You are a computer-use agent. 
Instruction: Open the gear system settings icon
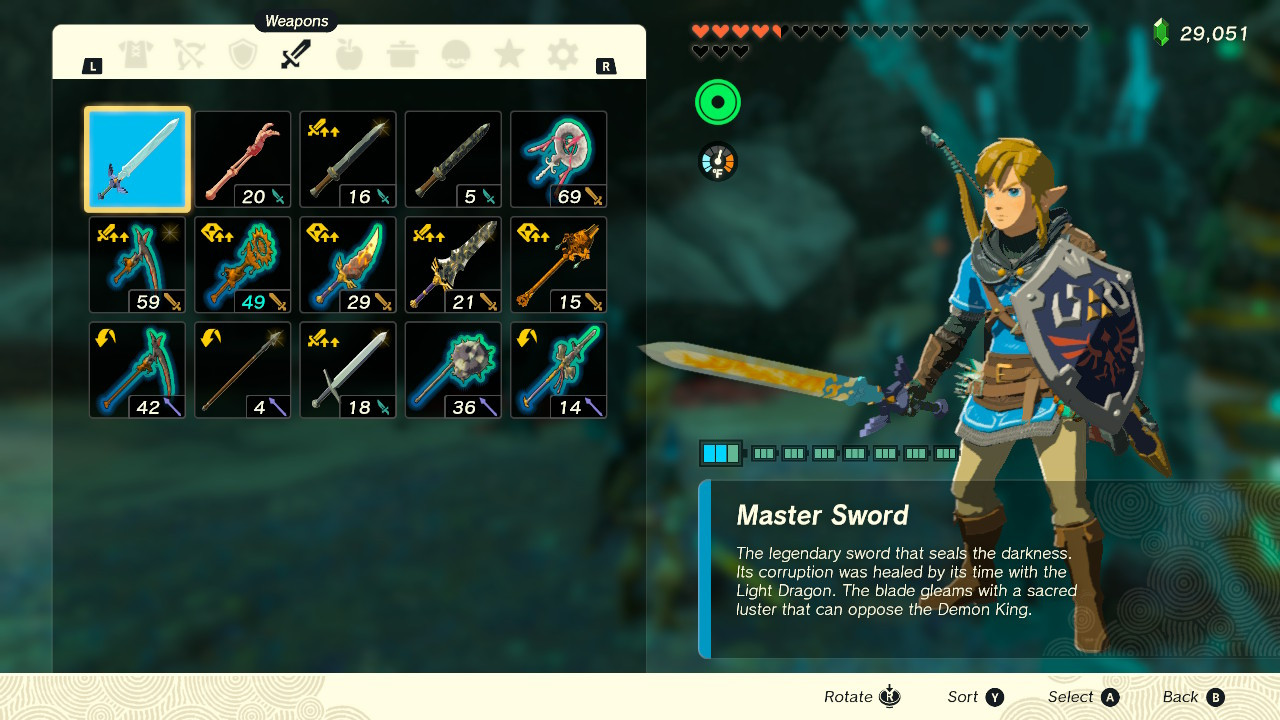(x=561, y=55)
